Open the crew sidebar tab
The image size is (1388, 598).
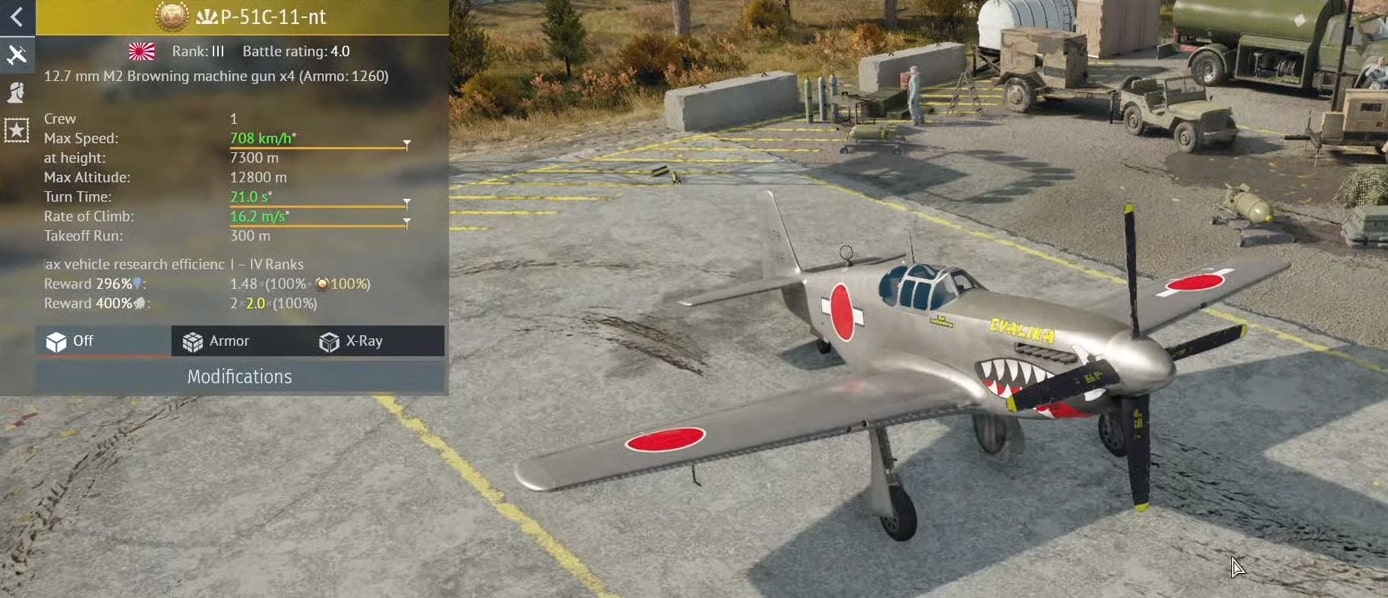pos(17,92)
